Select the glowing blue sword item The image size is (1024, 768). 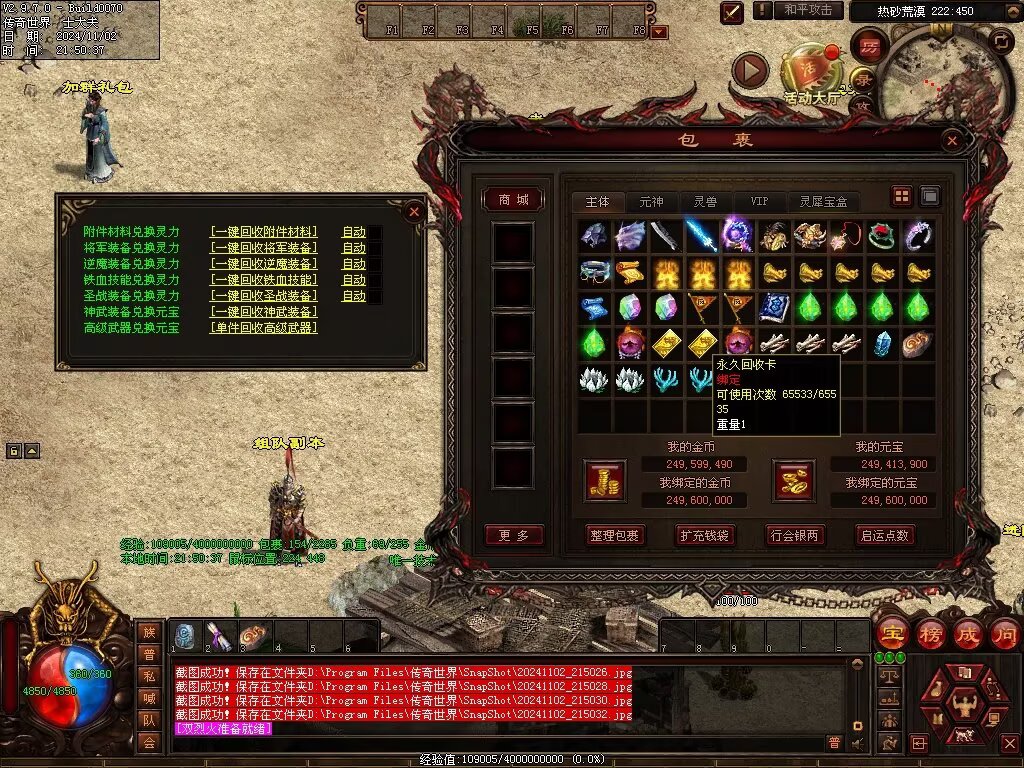tap(701, 236)
